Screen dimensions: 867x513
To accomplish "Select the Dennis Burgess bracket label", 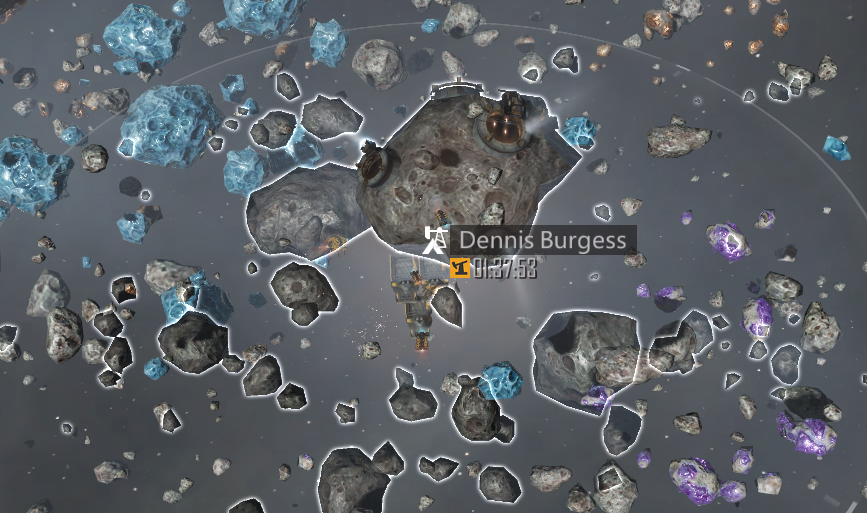I will pyautogui.click(x=543, y=241).
